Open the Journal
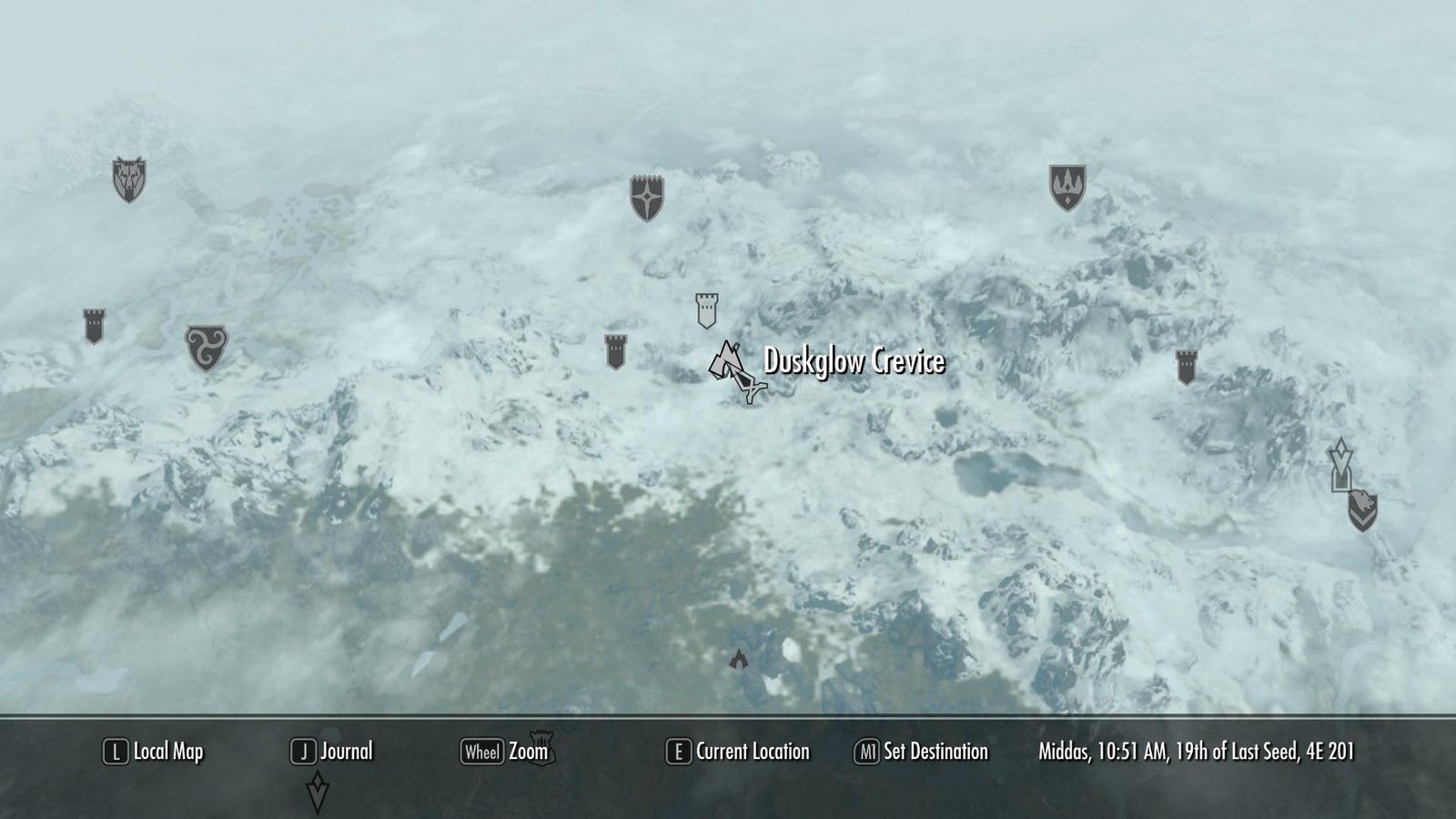The image size is (1456, 819). [348, 752]
